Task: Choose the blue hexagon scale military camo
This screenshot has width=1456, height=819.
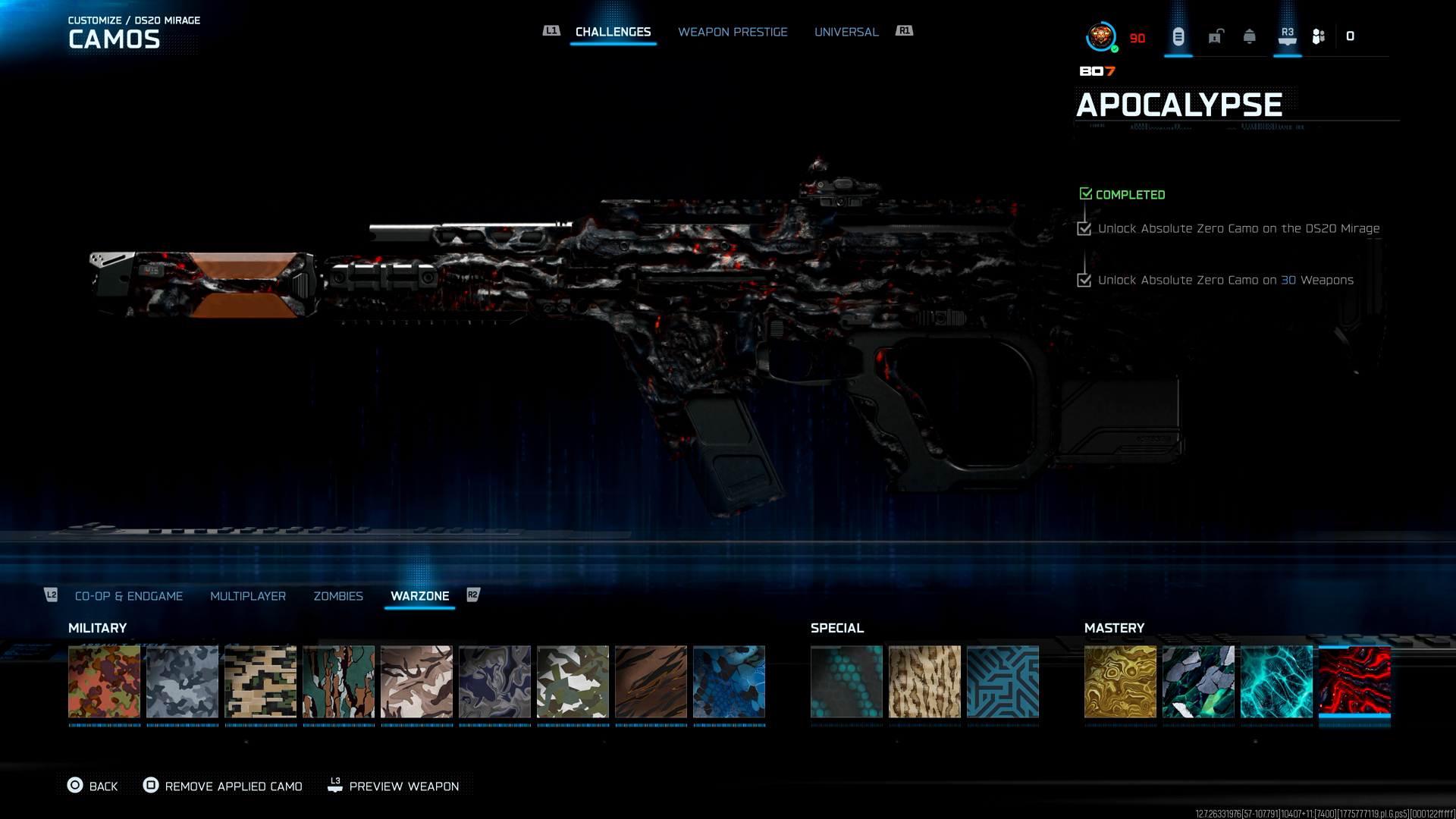Action: [729, 682]
